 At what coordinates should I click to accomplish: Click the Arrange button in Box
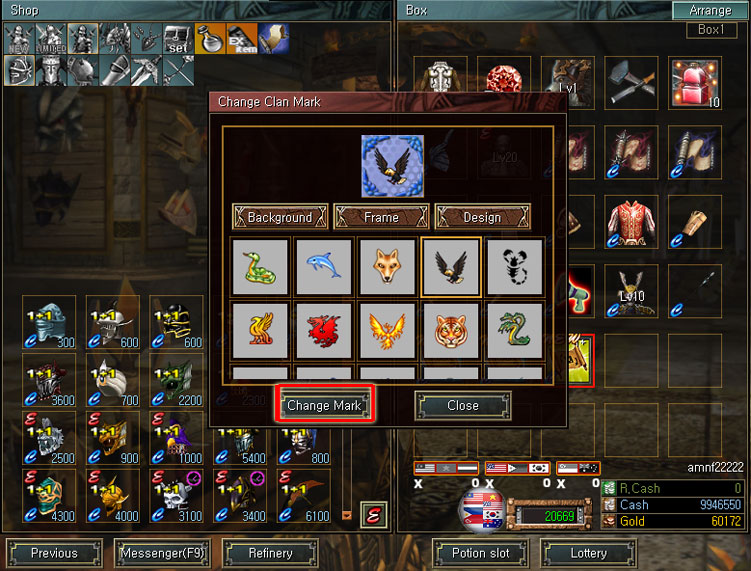pyautogui.click(x=710, y=11)
